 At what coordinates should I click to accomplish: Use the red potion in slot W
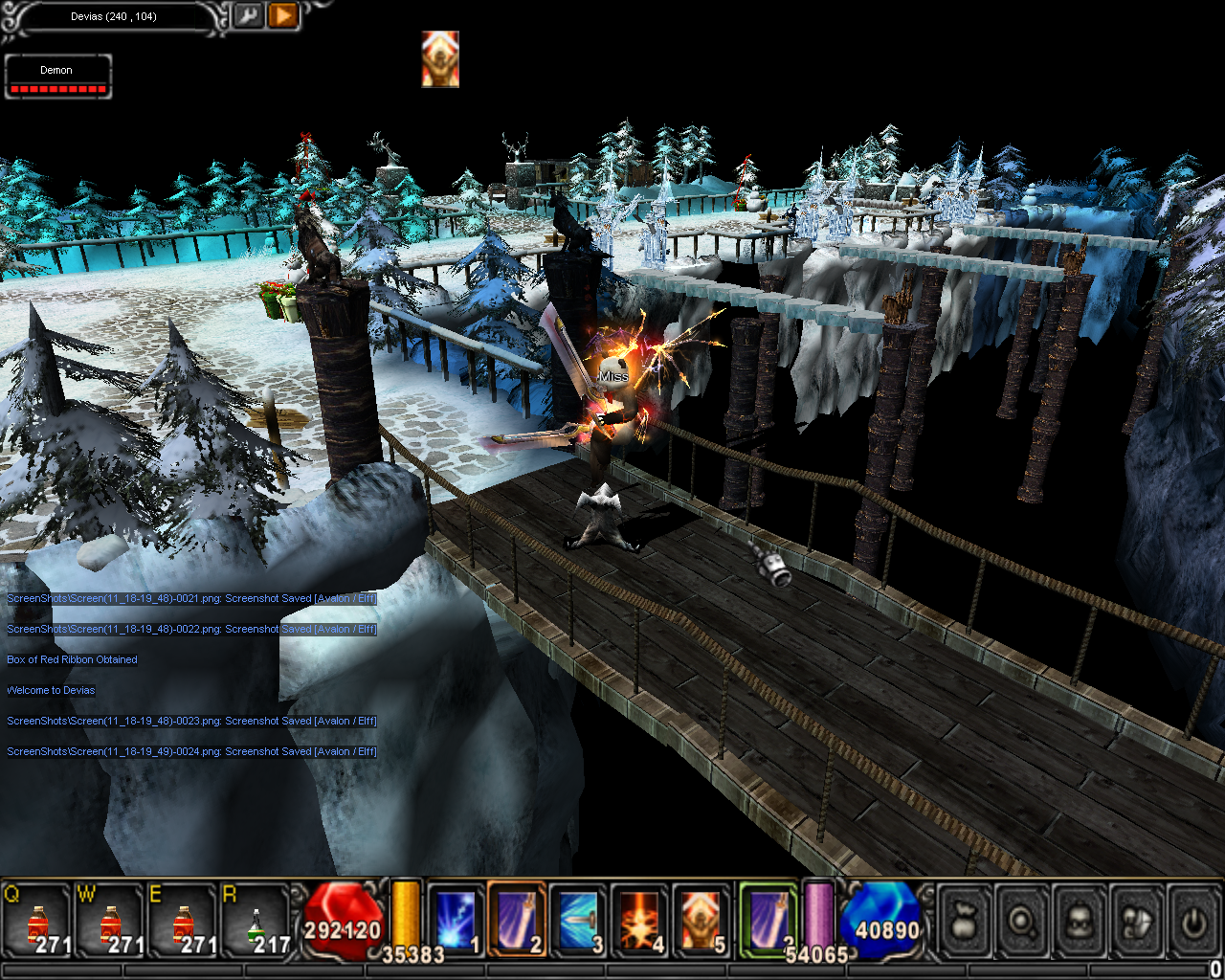point(111,923)
